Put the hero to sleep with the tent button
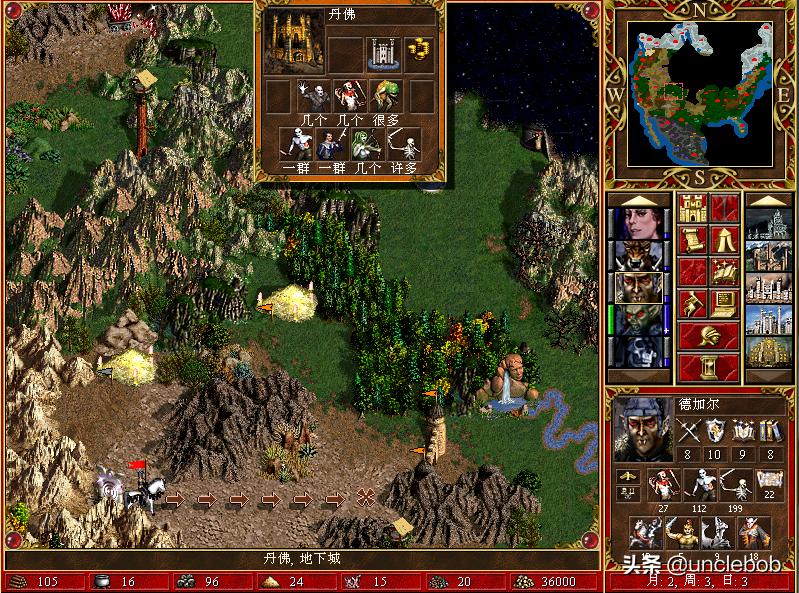This screenshot has height=593, width=799. click(725, 240)
